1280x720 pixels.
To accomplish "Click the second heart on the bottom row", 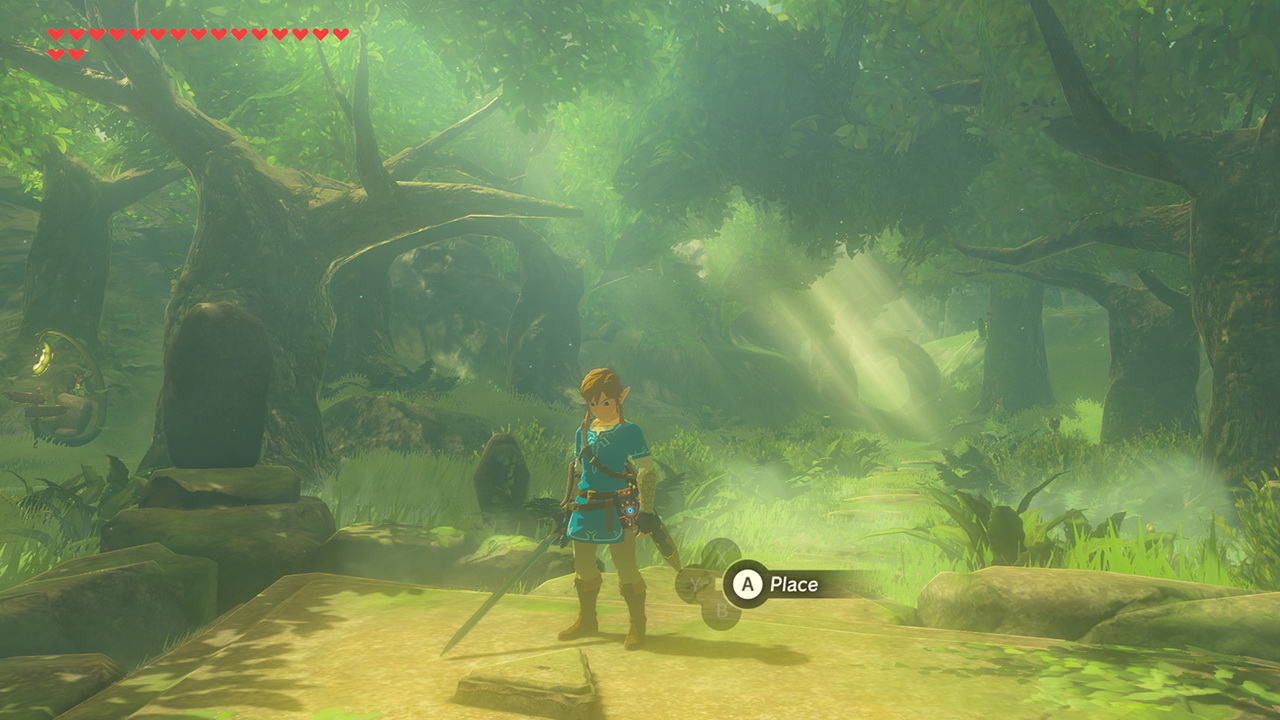I will [x=77, y=52].
